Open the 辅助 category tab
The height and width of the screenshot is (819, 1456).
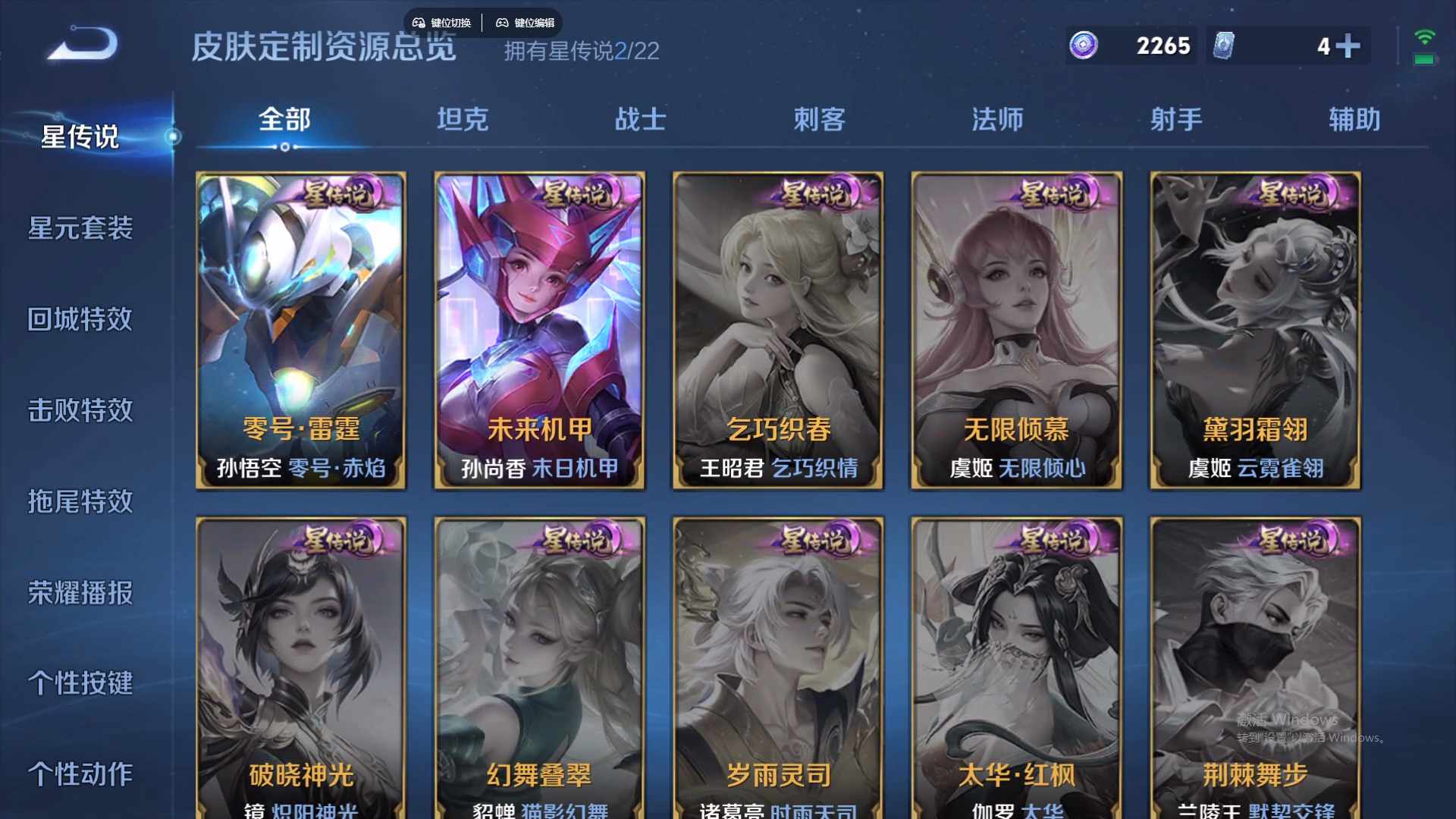coord(1354,119)
